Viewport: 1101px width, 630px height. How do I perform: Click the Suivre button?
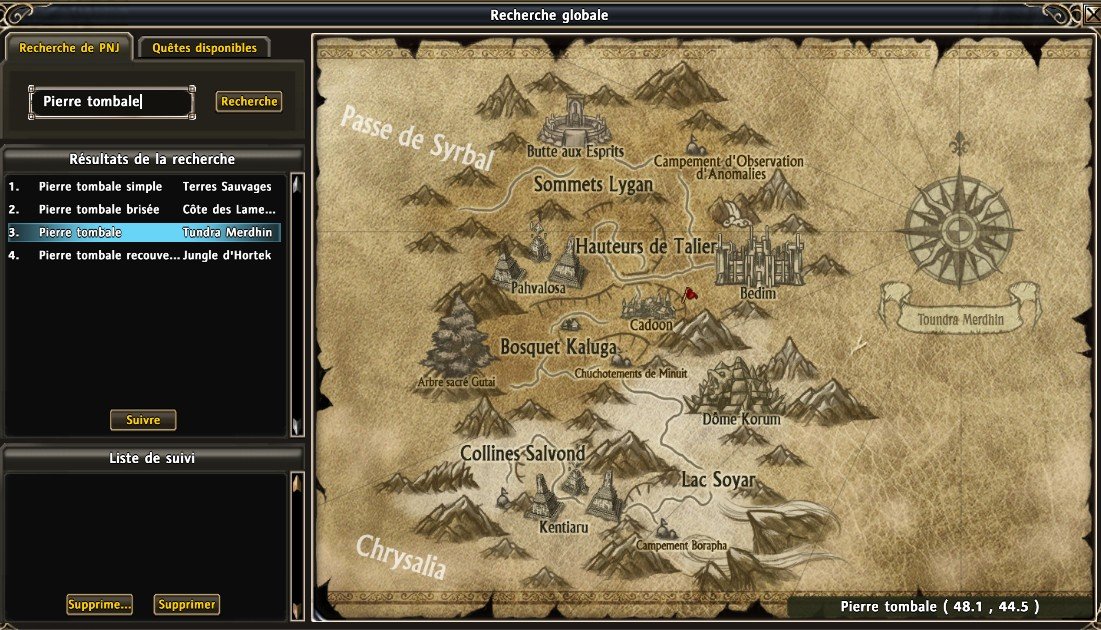tap(143, 420)
